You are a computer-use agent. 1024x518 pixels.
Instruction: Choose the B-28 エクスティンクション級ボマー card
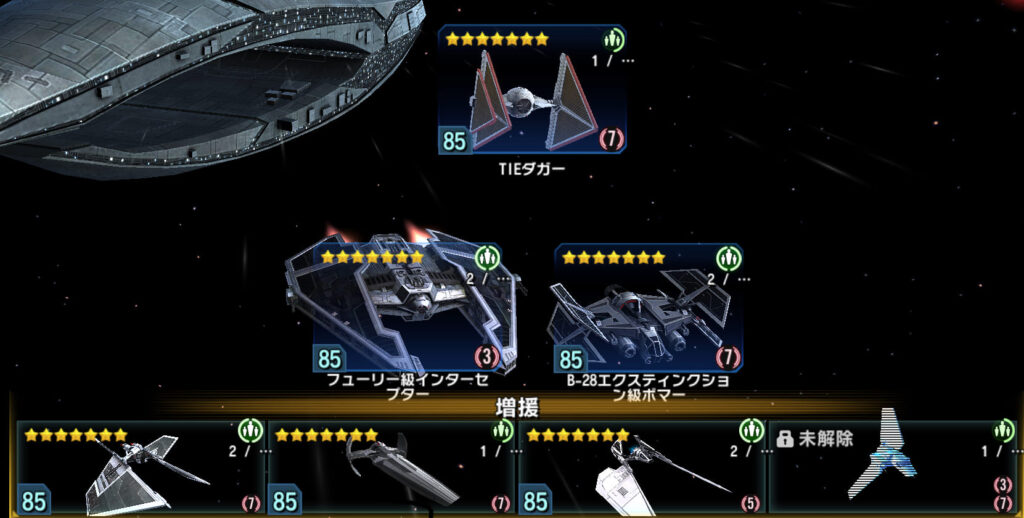click(648, 308)
